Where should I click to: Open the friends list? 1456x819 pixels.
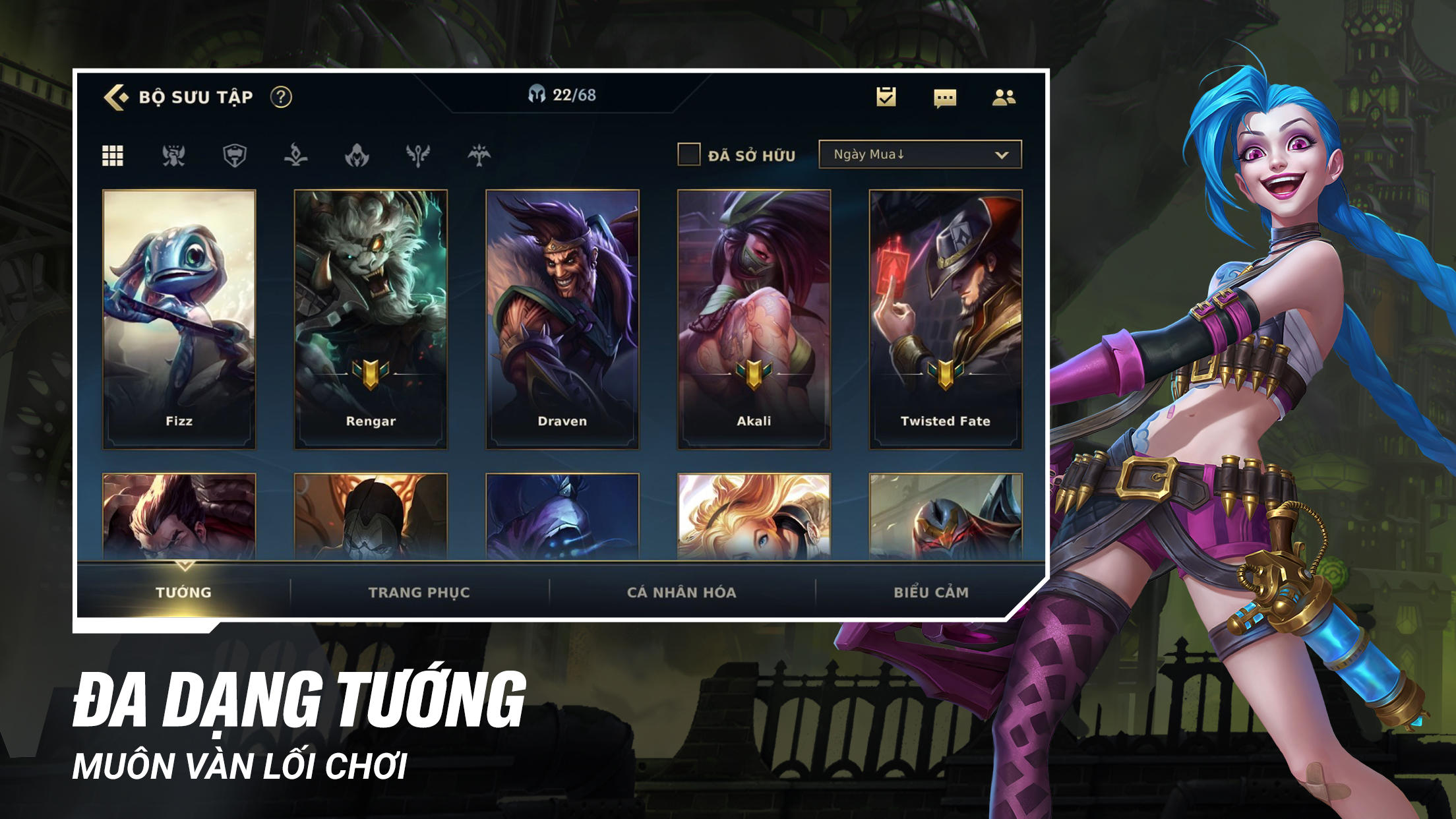click(x=1005, y=98)
